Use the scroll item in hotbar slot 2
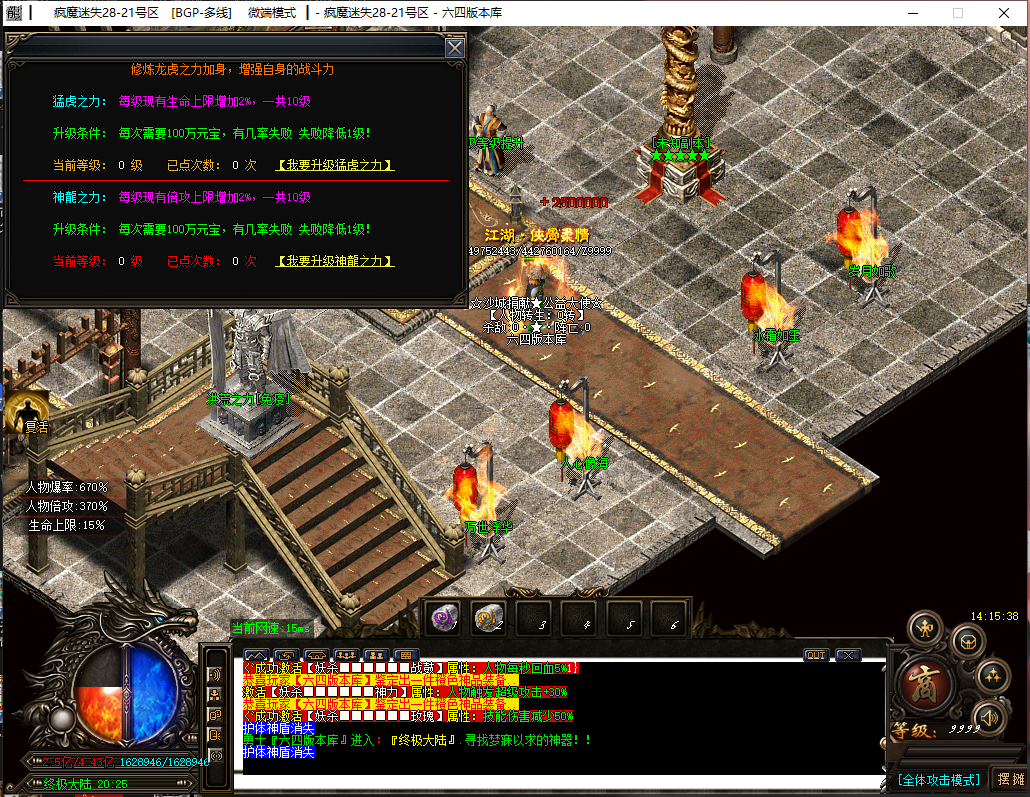1030x797 pixels. pyautogui.click(x=489, y=619)
